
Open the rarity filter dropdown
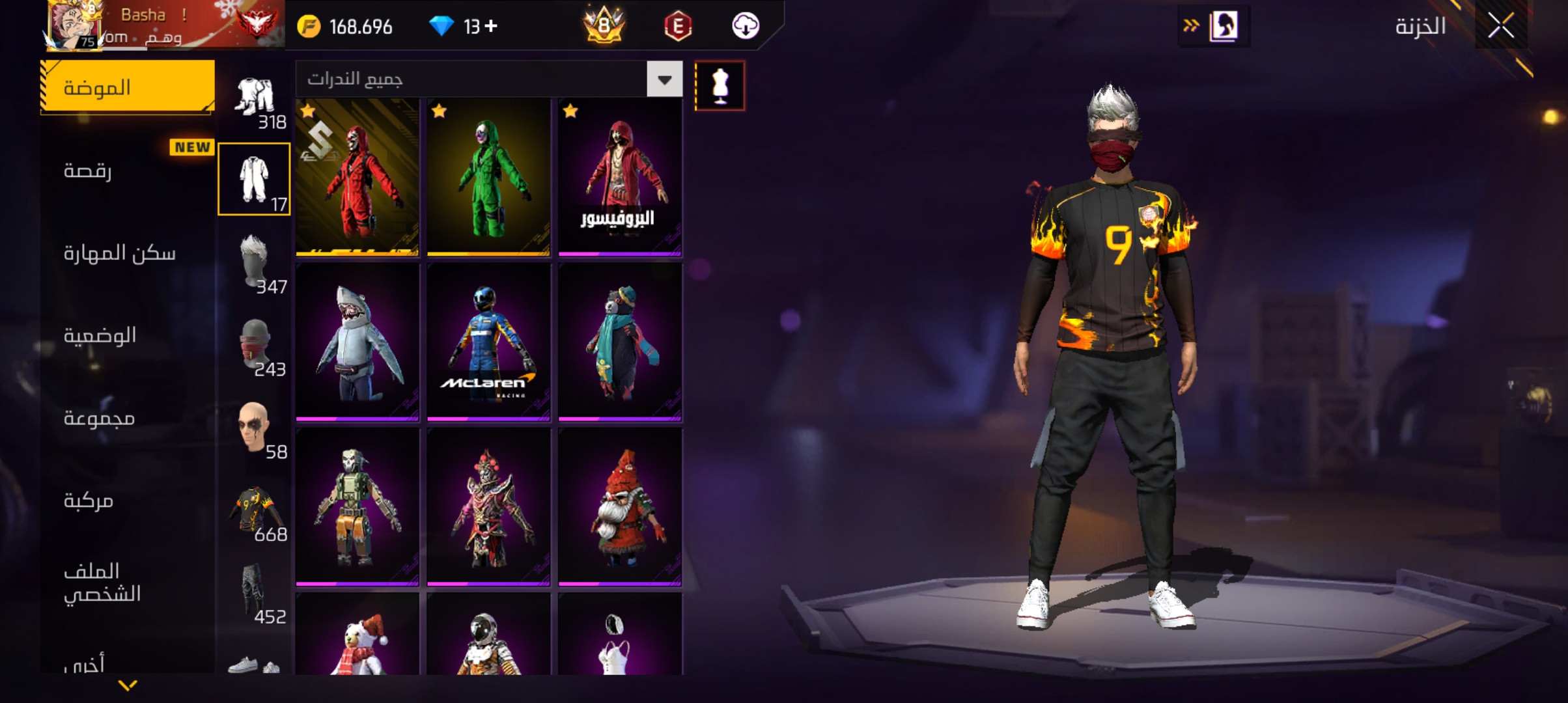click(664, 79)
